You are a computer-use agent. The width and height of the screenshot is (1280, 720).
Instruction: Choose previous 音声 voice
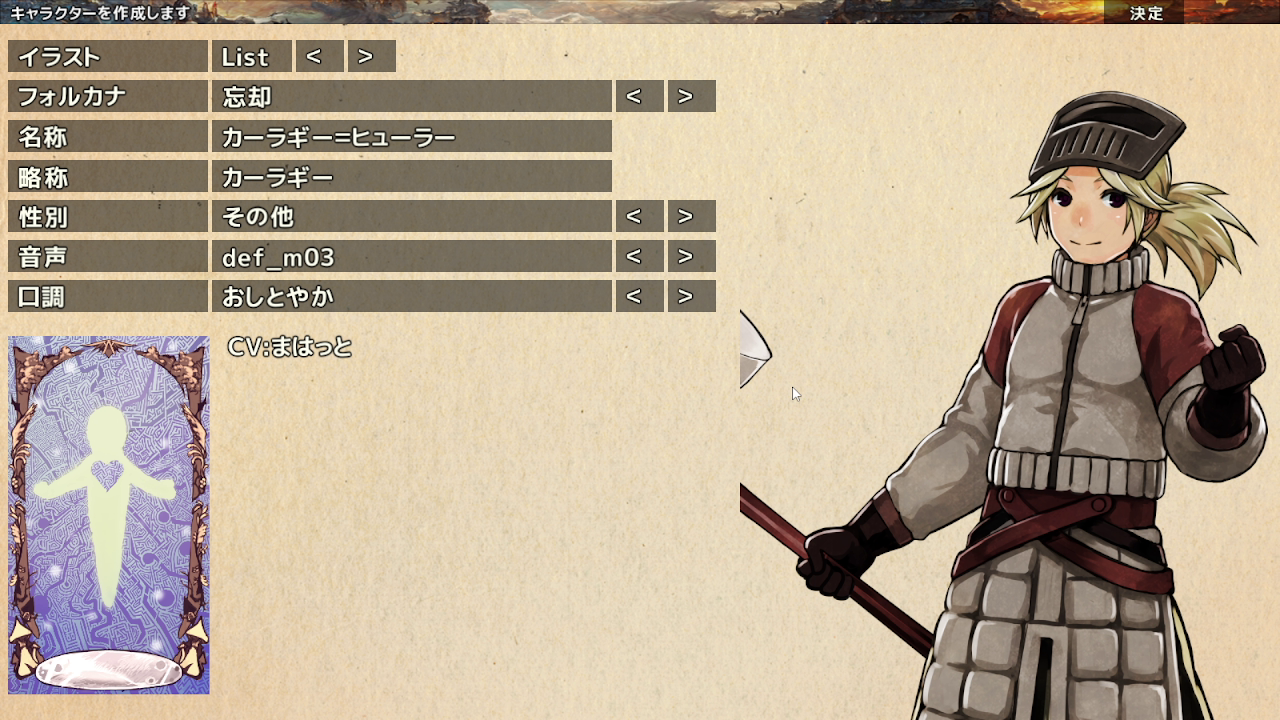tap(639, 257)
